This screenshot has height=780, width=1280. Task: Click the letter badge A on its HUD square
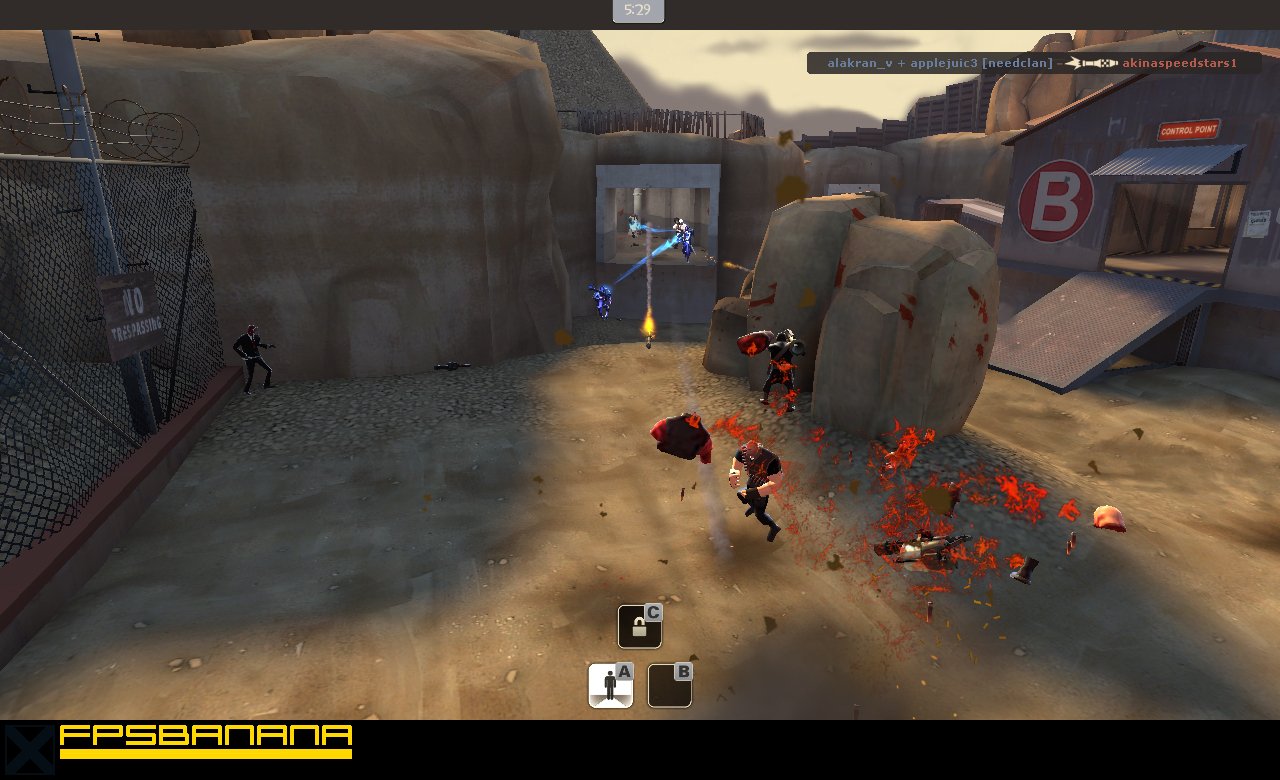(626, 672)
